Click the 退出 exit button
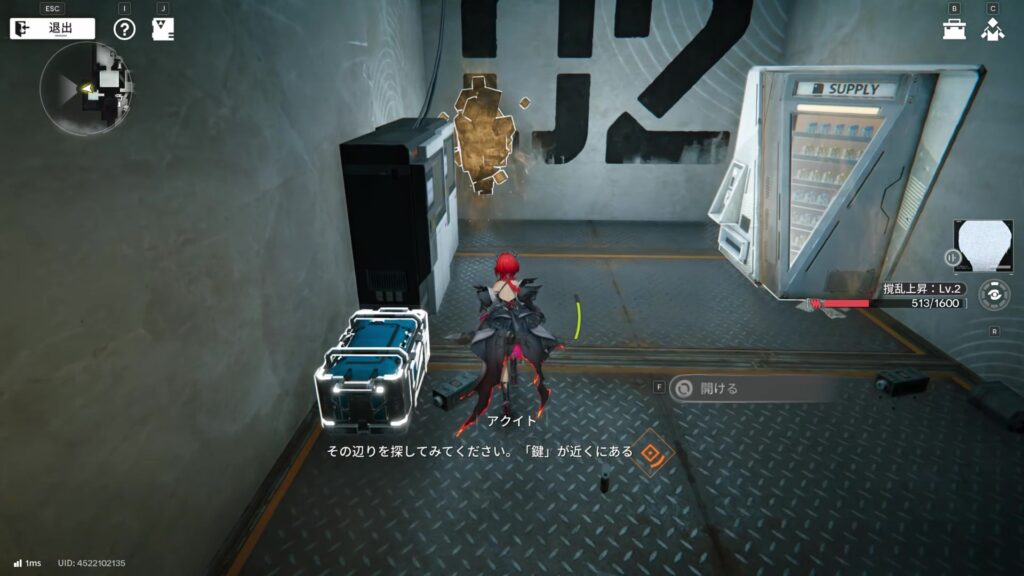 [52, 28]
